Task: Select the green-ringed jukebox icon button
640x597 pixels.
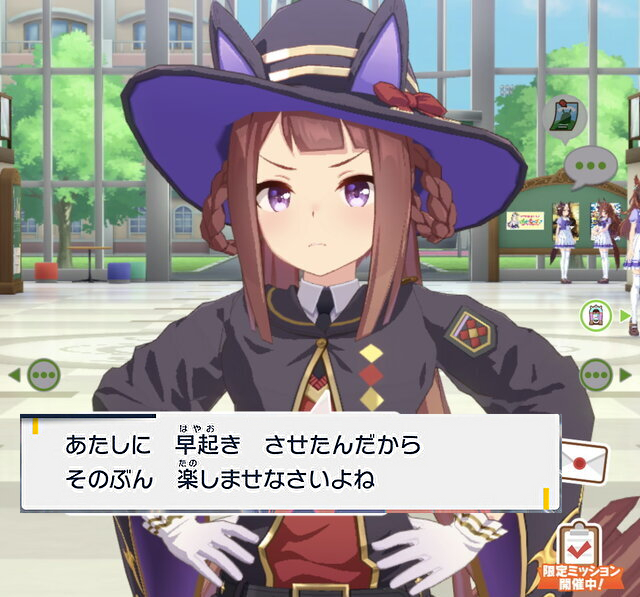Action: click(596, 316)
